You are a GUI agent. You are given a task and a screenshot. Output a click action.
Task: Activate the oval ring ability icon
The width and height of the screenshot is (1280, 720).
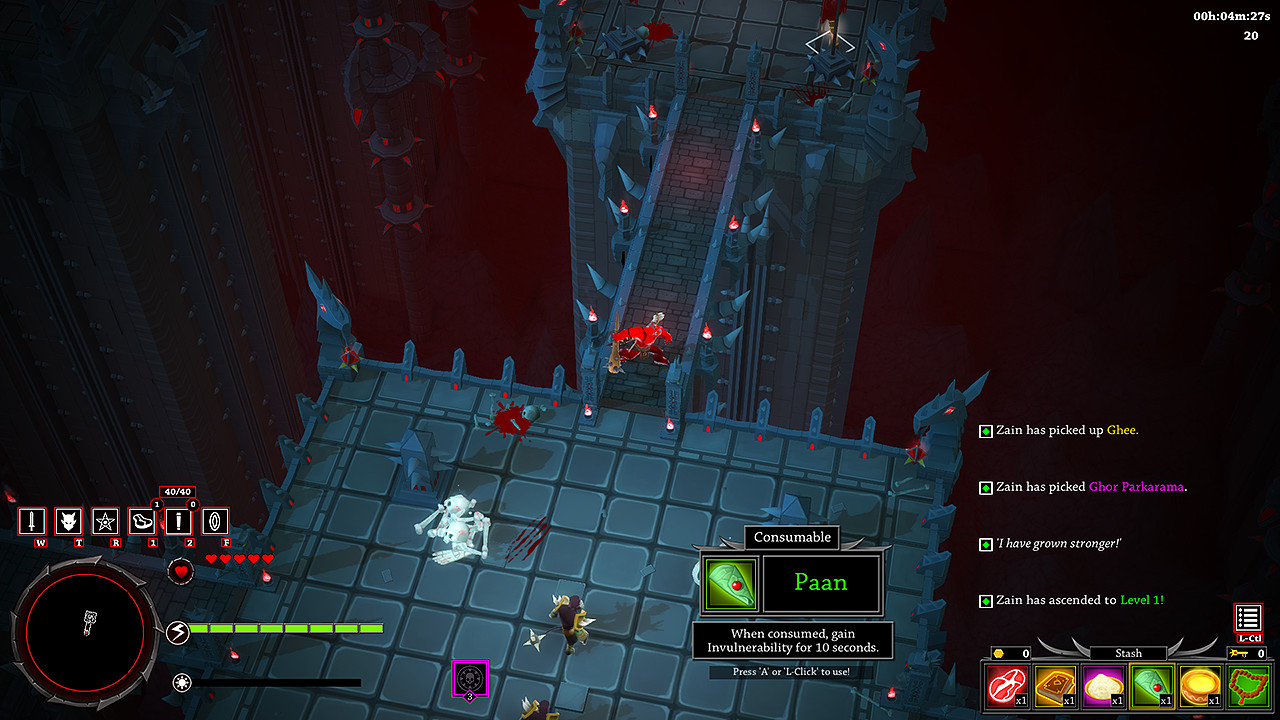pyautogui.click(x=216, y=521)
